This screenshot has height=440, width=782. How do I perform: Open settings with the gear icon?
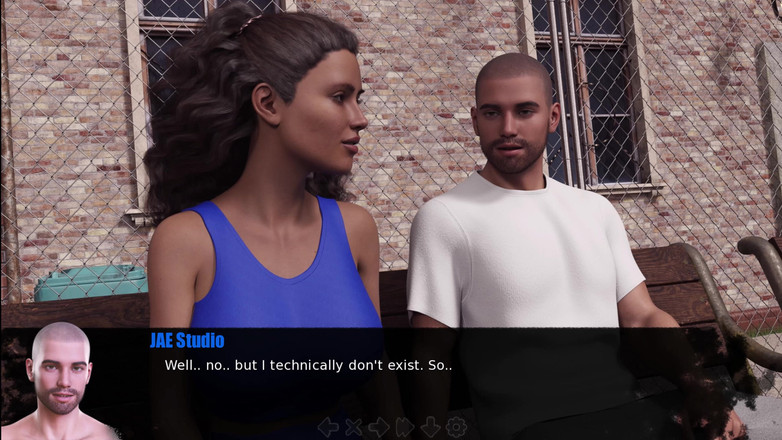pyautogui.click(x=456, y=427)
